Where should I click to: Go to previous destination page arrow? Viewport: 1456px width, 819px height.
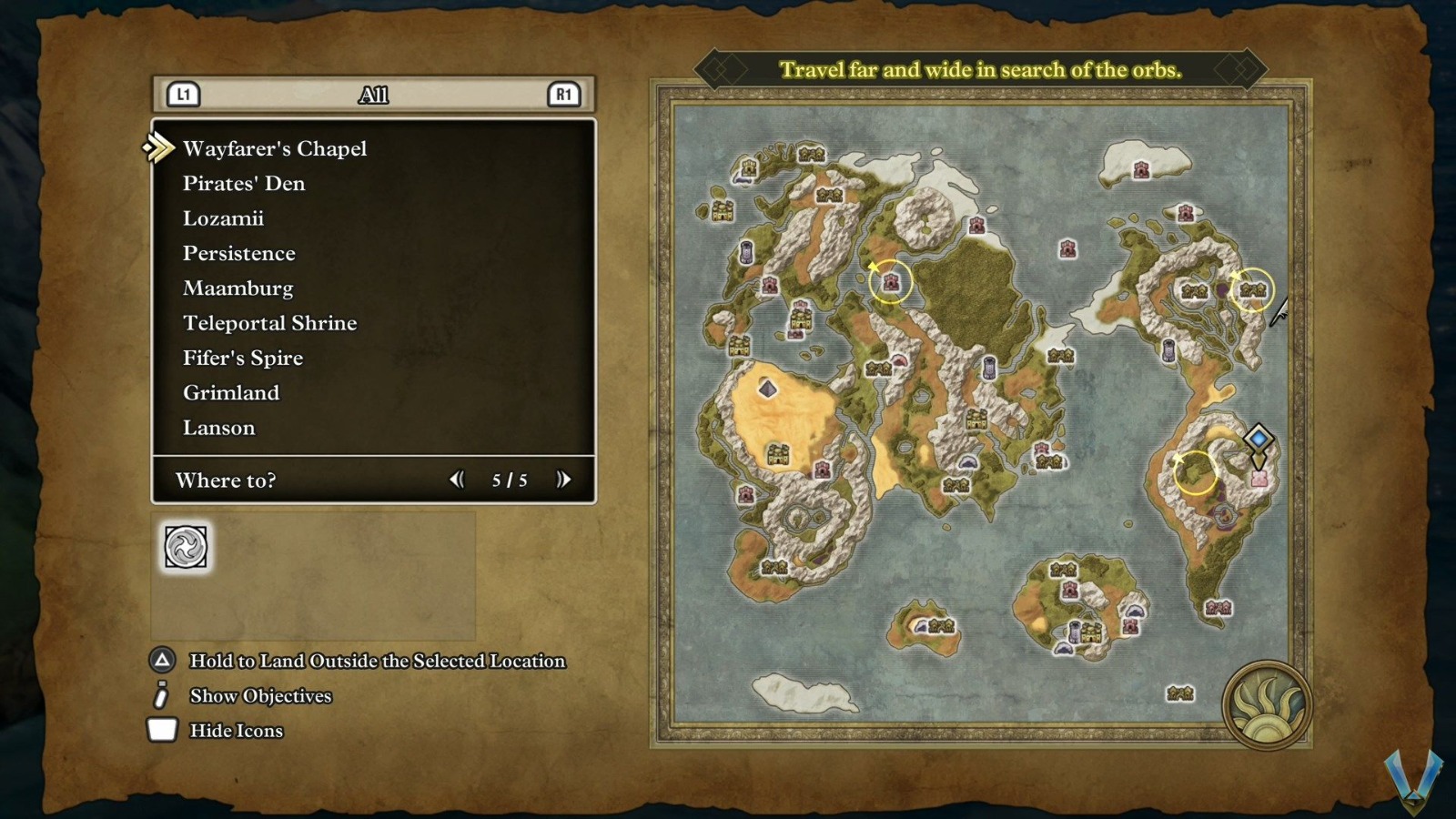click(457, 480)
